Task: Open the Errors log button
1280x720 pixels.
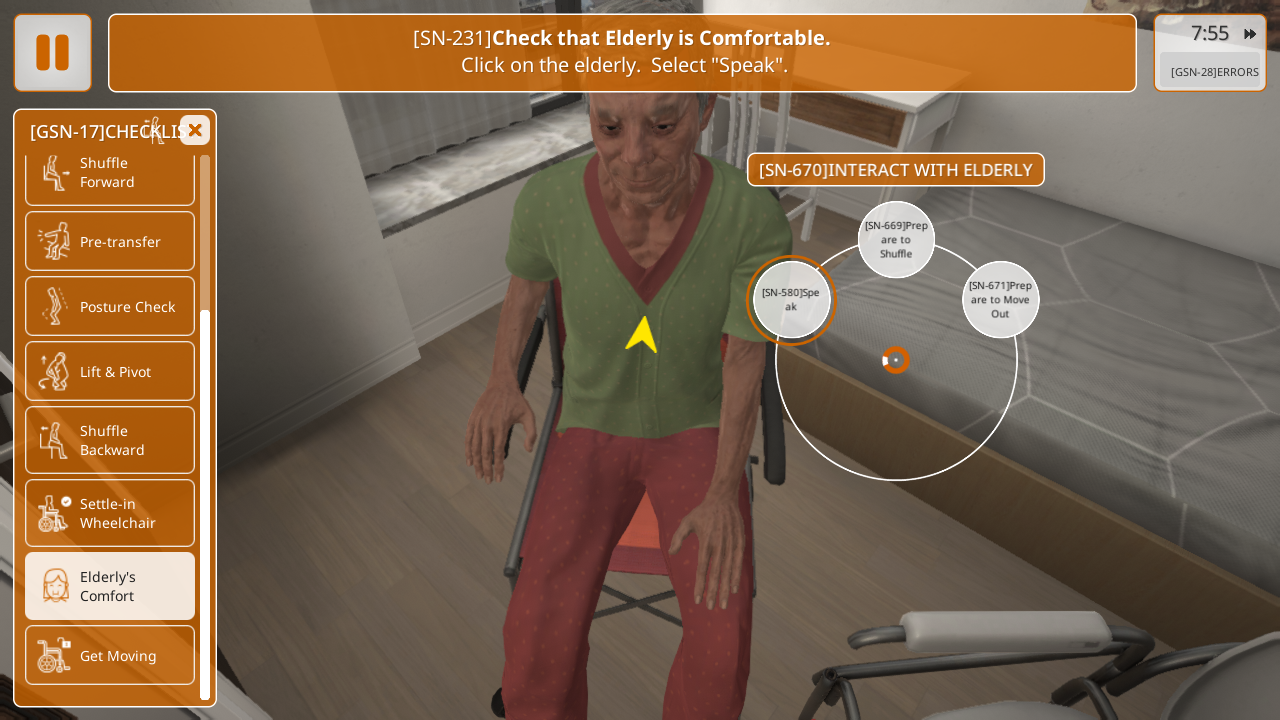Action: click(x=1214, y=72)
